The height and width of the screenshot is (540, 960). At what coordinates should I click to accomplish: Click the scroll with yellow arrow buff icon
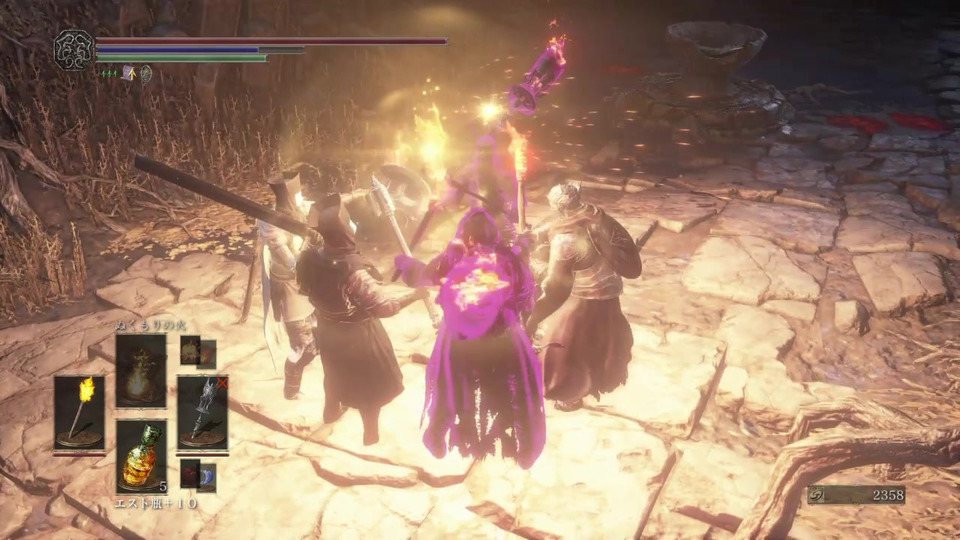pos(128,73)
